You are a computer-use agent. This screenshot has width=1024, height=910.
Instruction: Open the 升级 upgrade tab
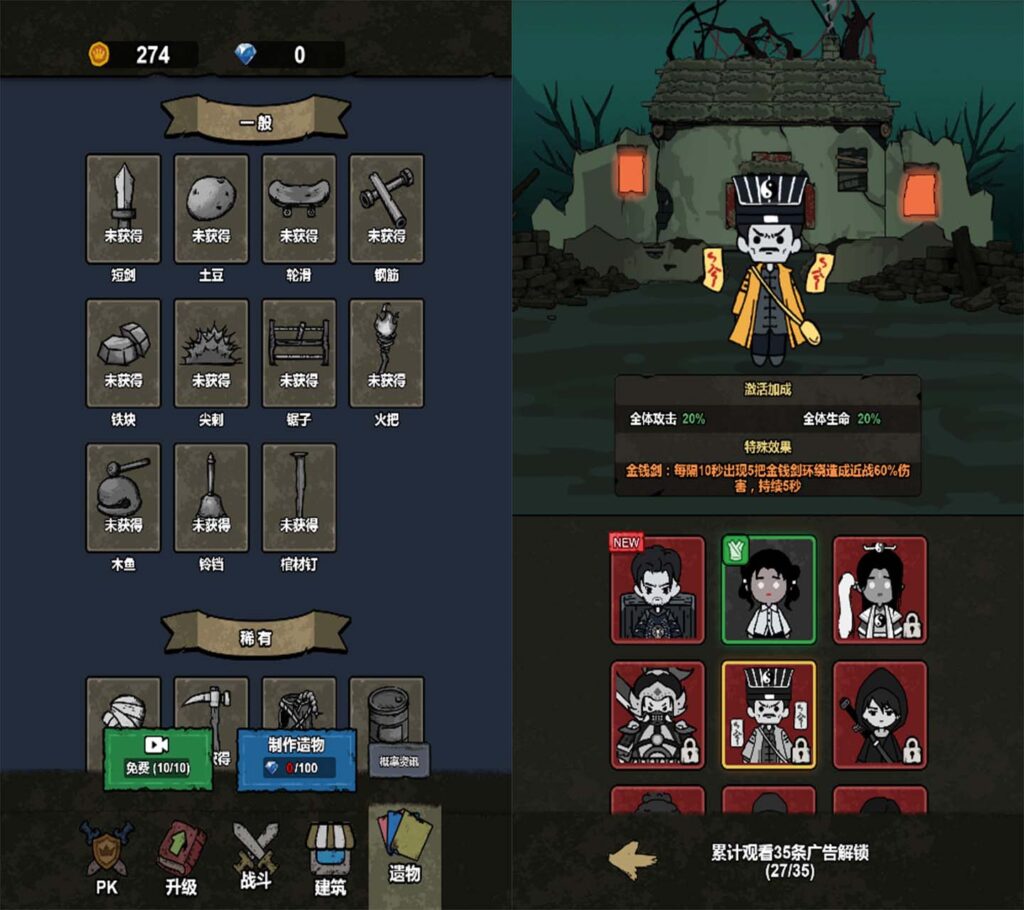coord(181,858)
